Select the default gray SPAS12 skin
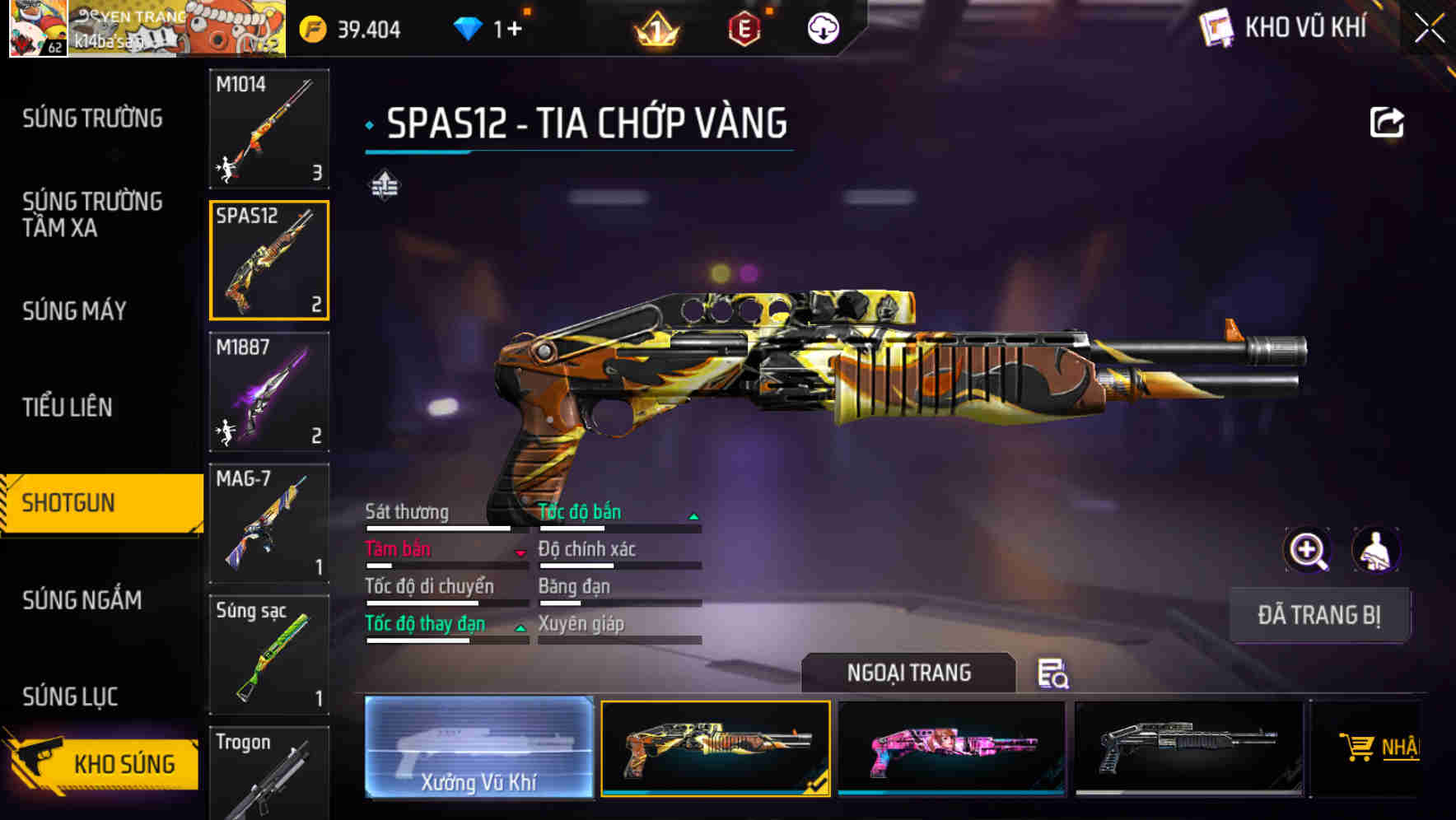The width and height of the screenshot is (1456, 820). (1188, 748)
